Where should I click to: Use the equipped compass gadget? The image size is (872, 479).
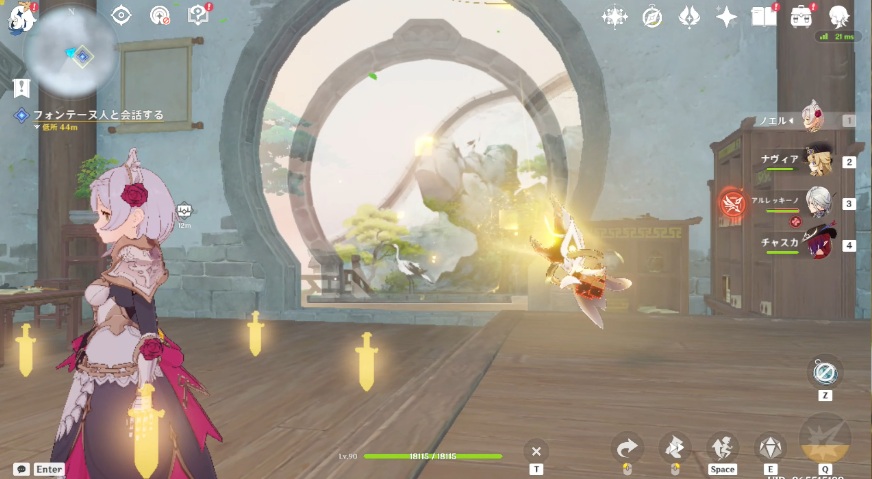825,372
